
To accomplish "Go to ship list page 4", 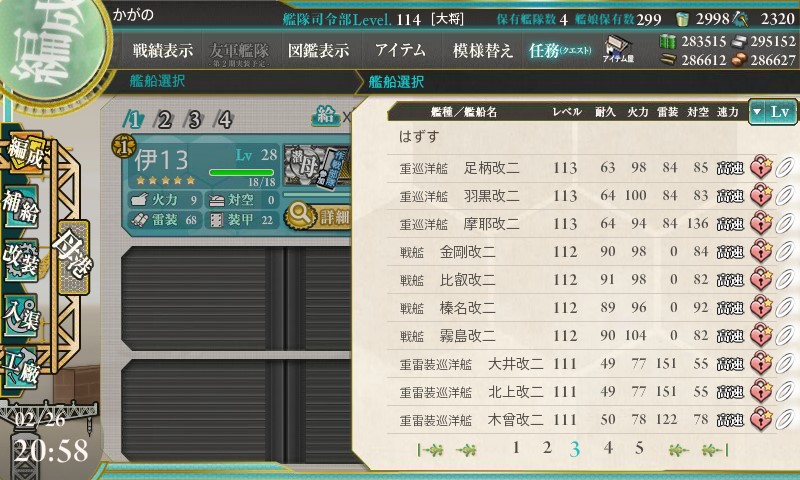I will pyautogui.click(x=608, y=448).
